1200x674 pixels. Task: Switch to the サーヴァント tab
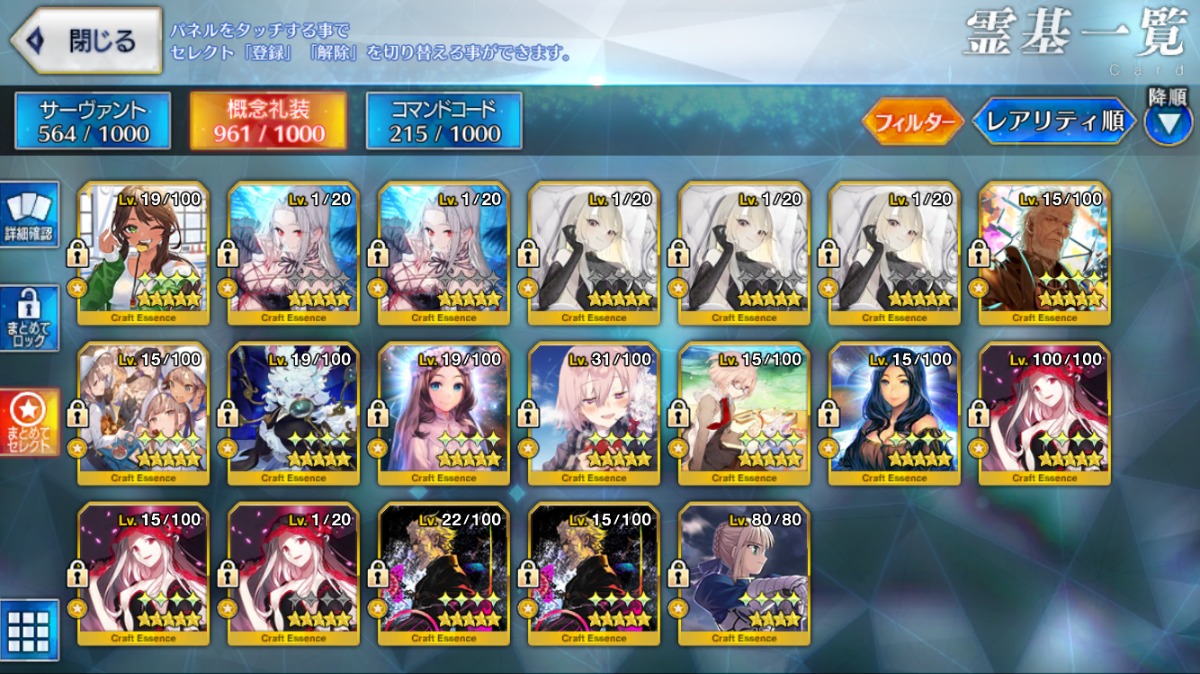point(93,121)
